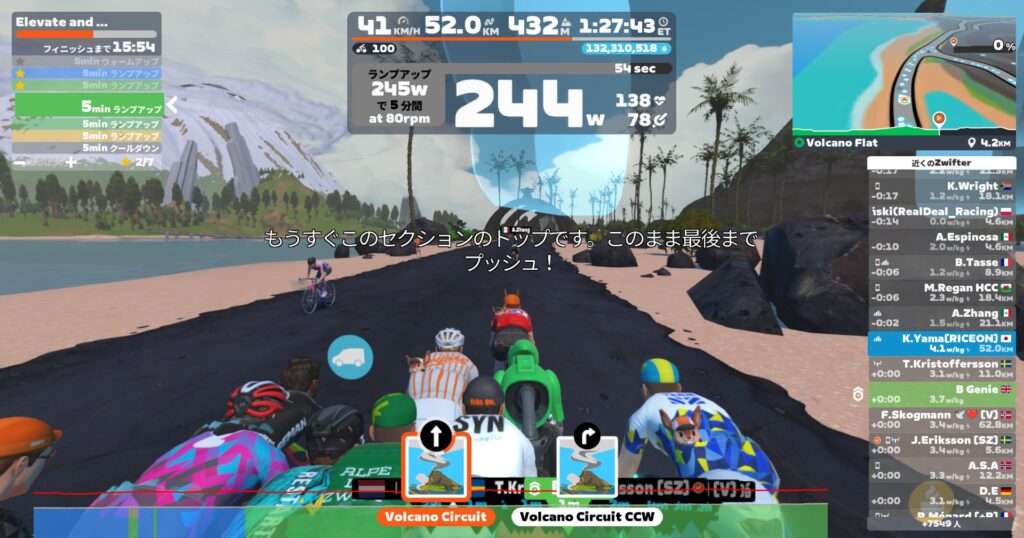Choose the Volcano Circuit straight-ahead route

coord(435,465)
